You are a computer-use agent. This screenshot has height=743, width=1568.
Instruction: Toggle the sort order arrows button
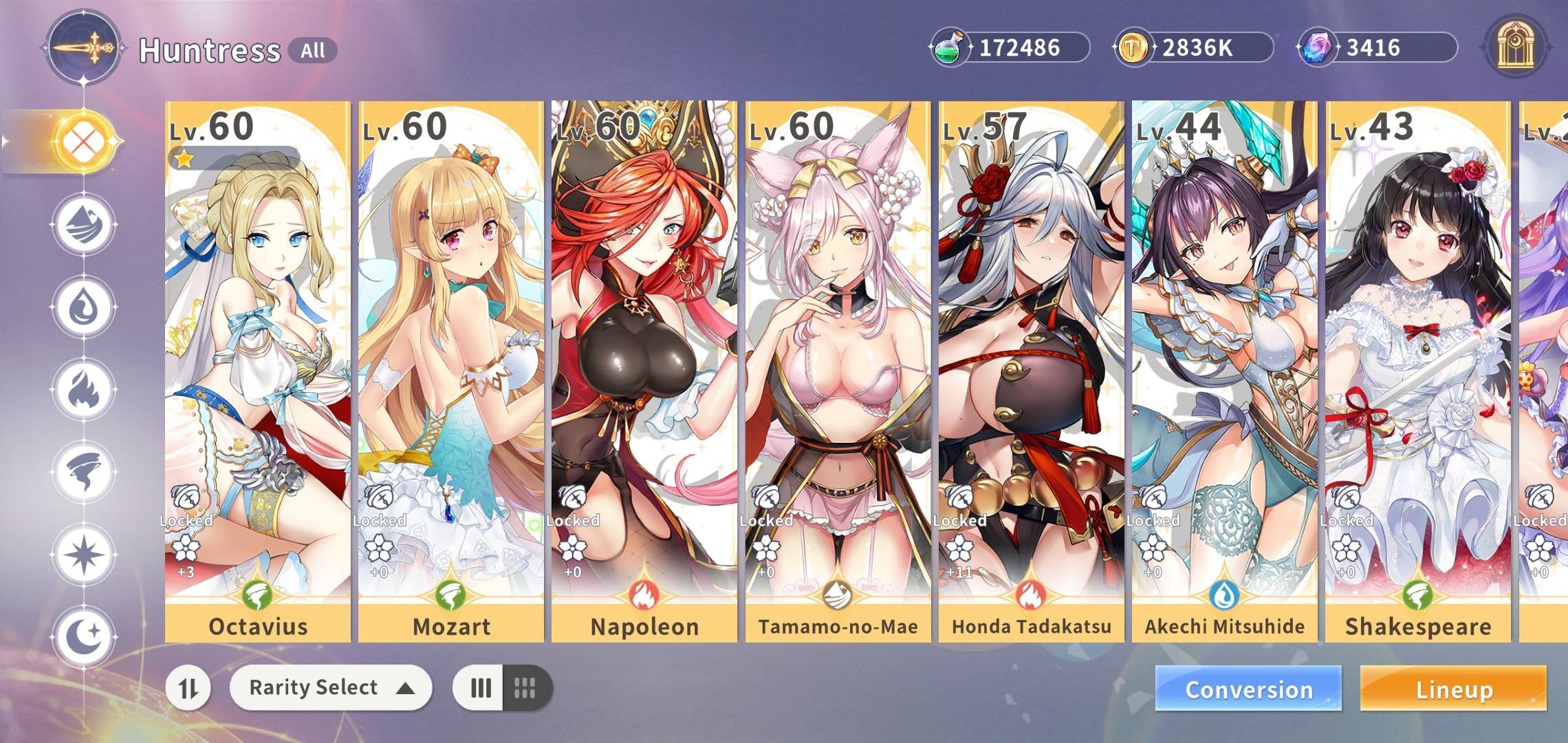pos(188,687)
